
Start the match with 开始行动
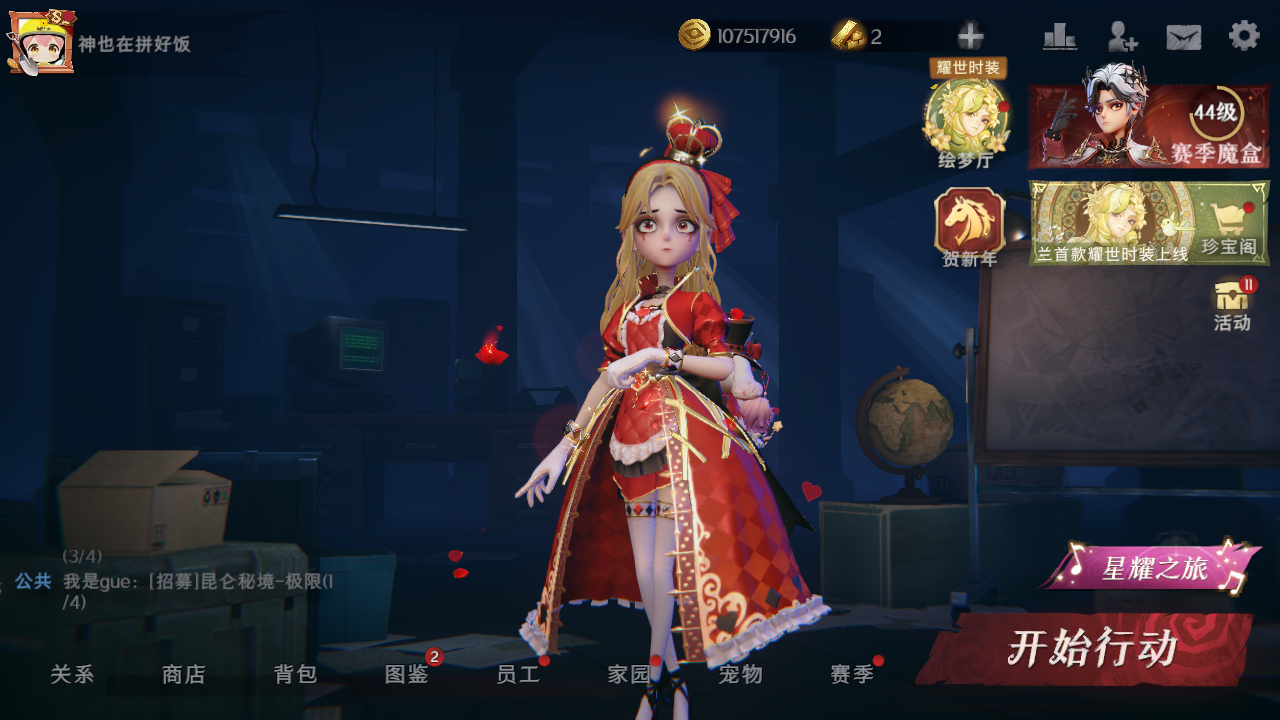1090,649
